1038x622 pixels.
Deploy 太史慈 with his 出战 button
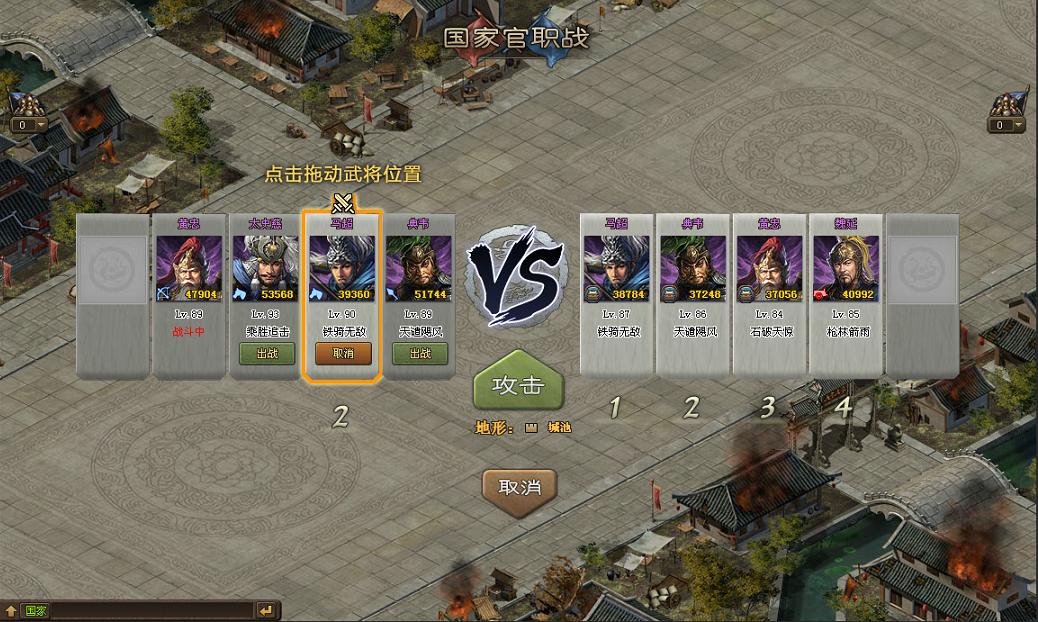(267, 353)
